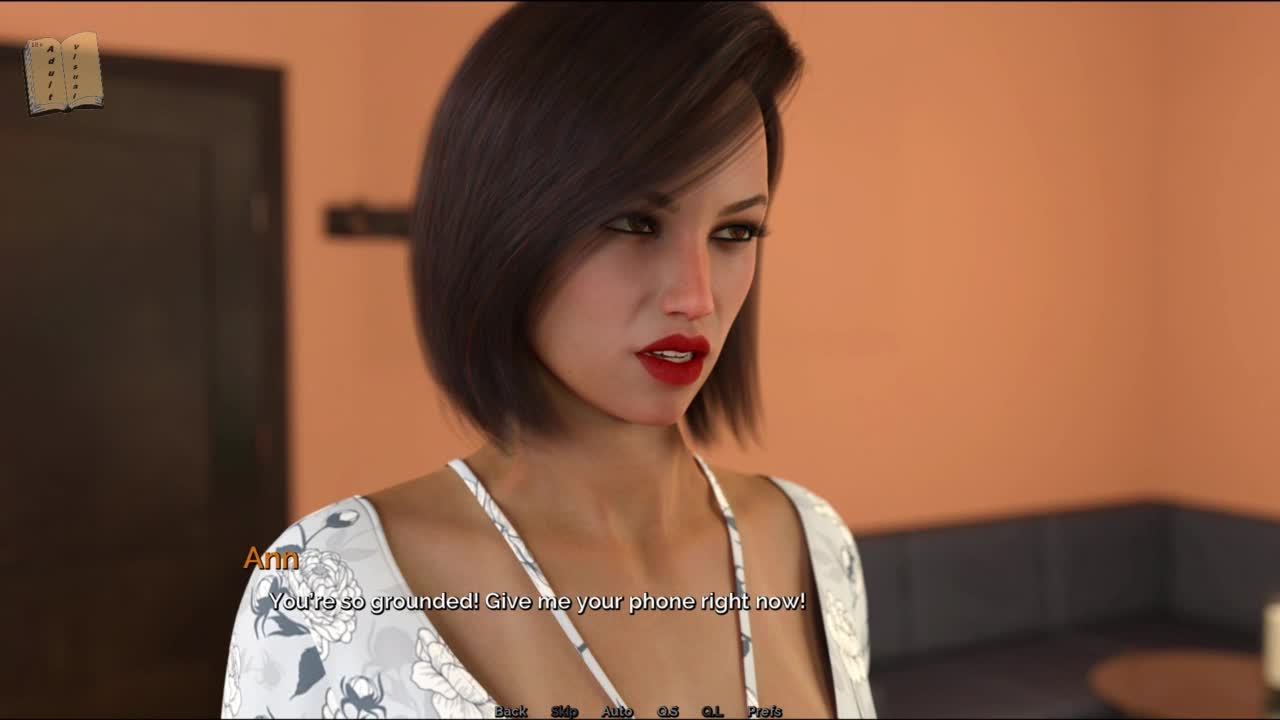Viewport: 1280px width, 720px height.
Task: Turn on Auto dialogue advance
Action: point(617,711)
